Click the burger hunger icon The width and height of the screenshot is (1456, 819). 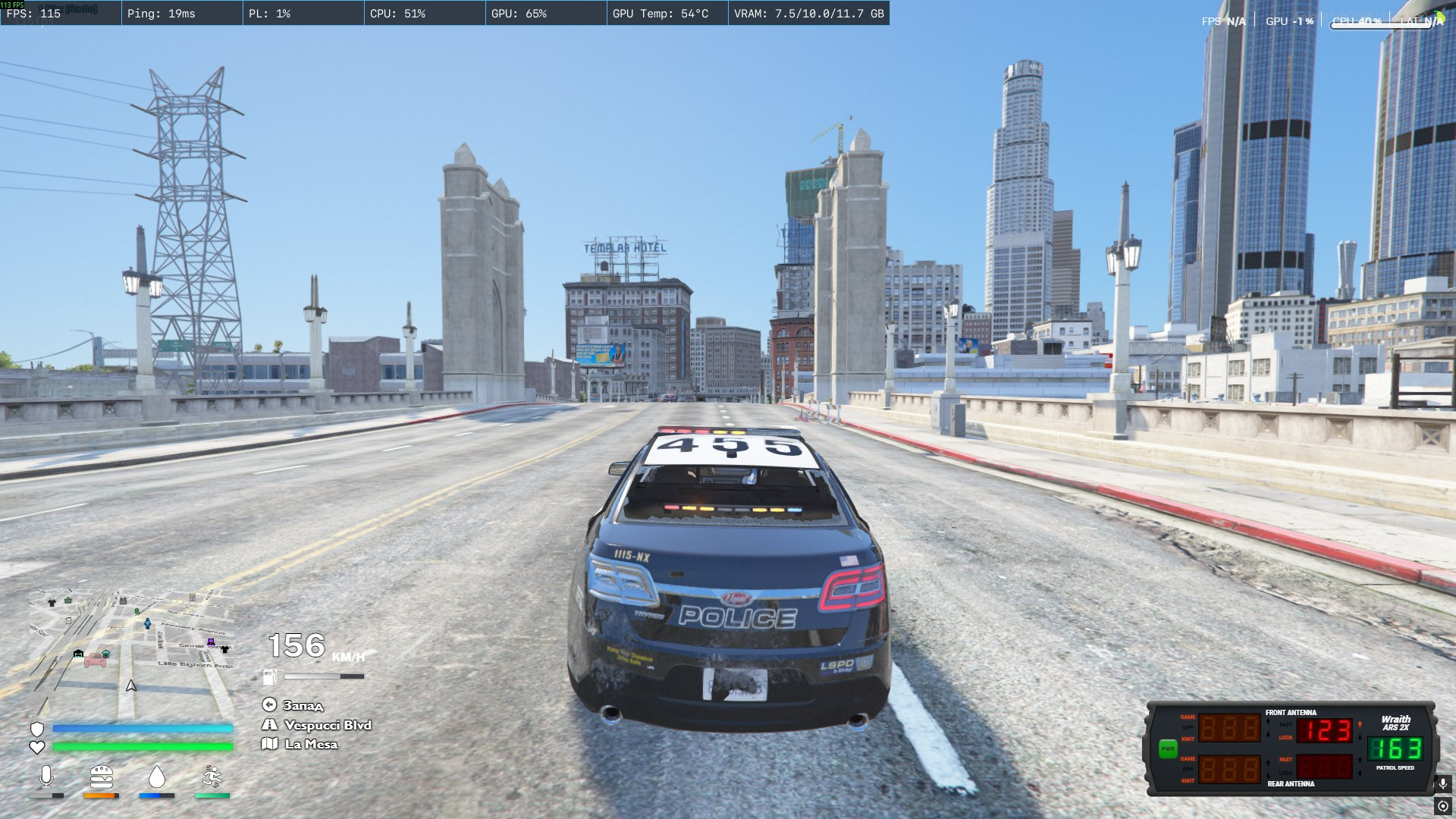102,777
